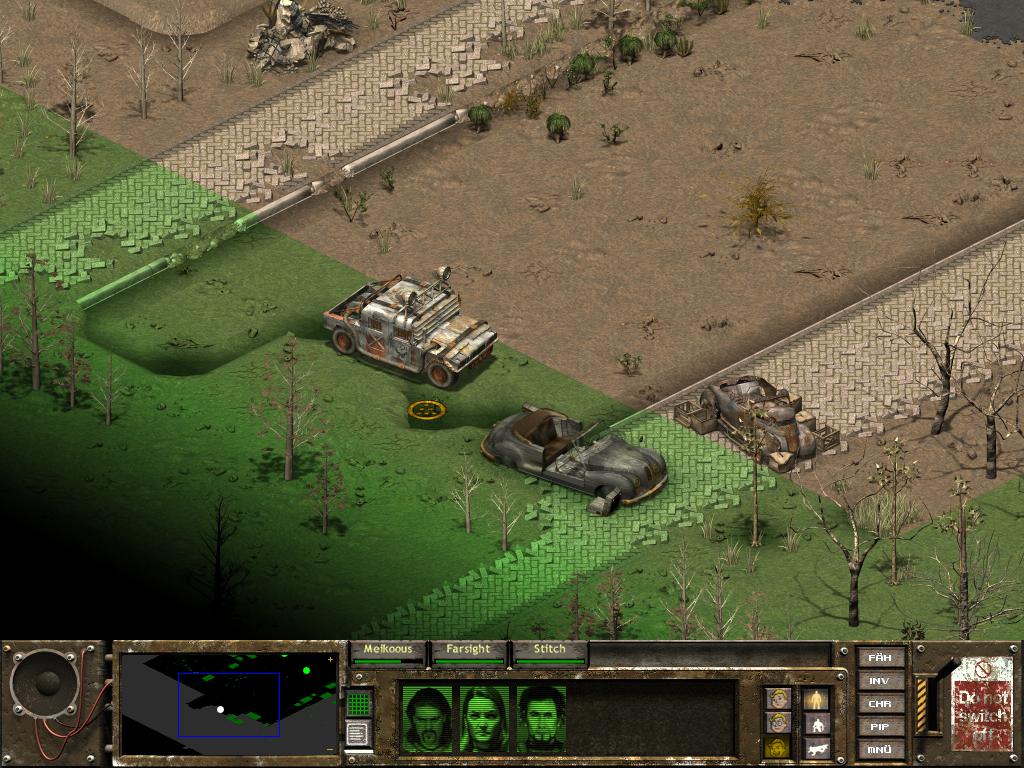Toggle the green grid button beside minimap
The height and width of the screenshot is (768, 1024).
(359, 703)
